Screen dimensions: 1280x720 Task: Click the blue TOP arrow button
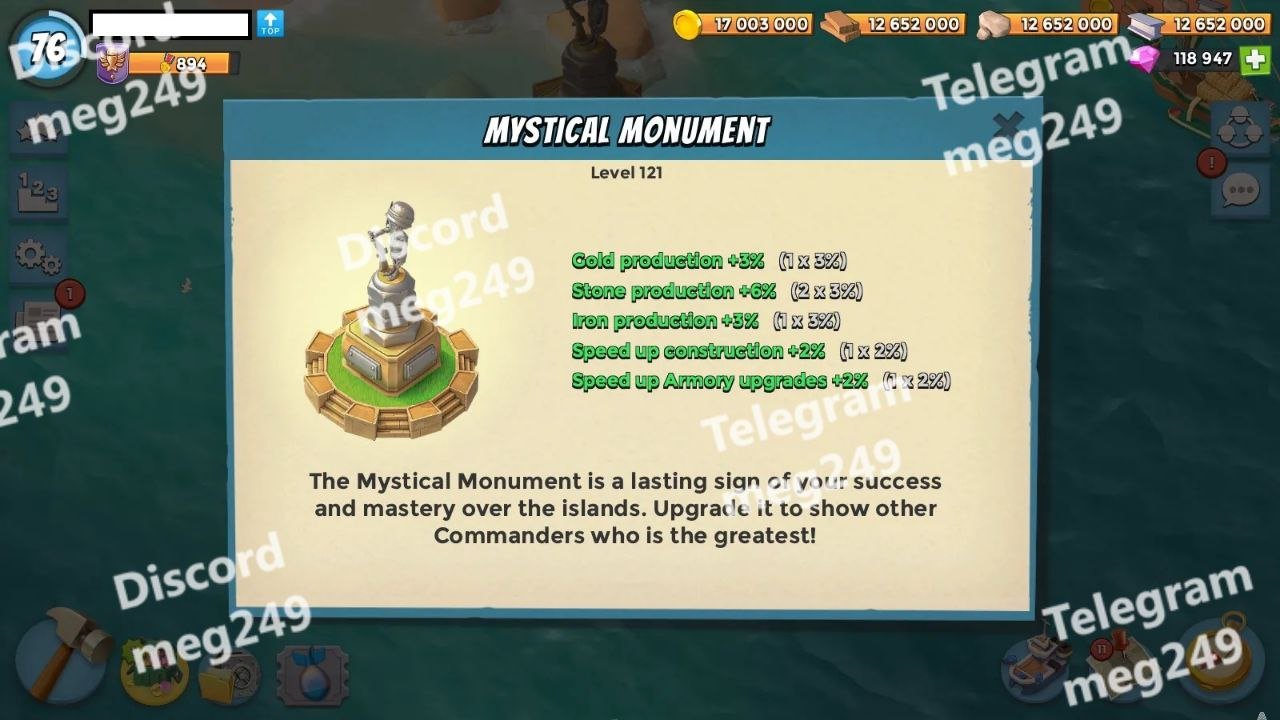click(270, 24)
